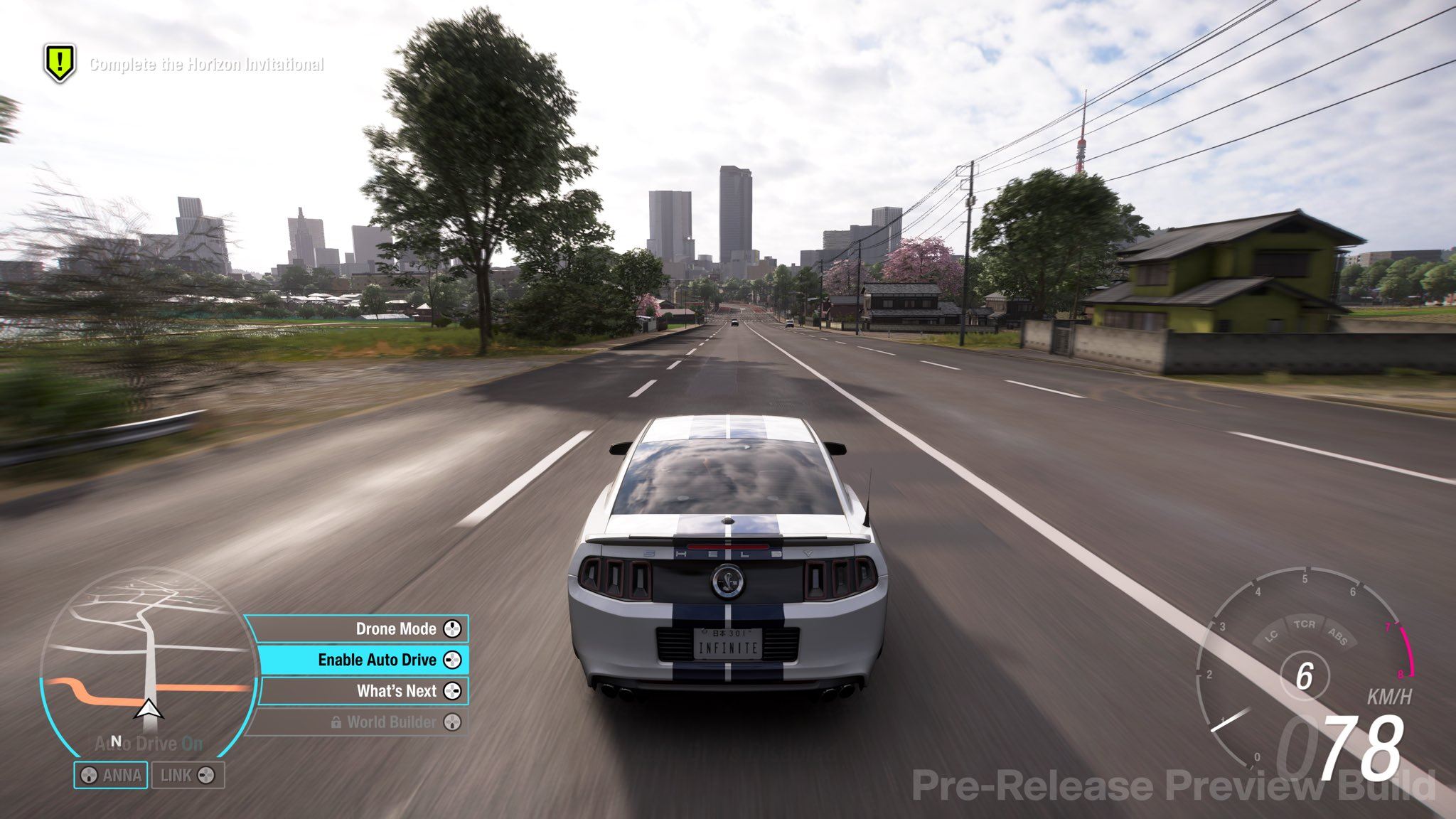Switch to the LINK tab
The width and height of the screenshot is (1456, 819).
pos(187,775)
